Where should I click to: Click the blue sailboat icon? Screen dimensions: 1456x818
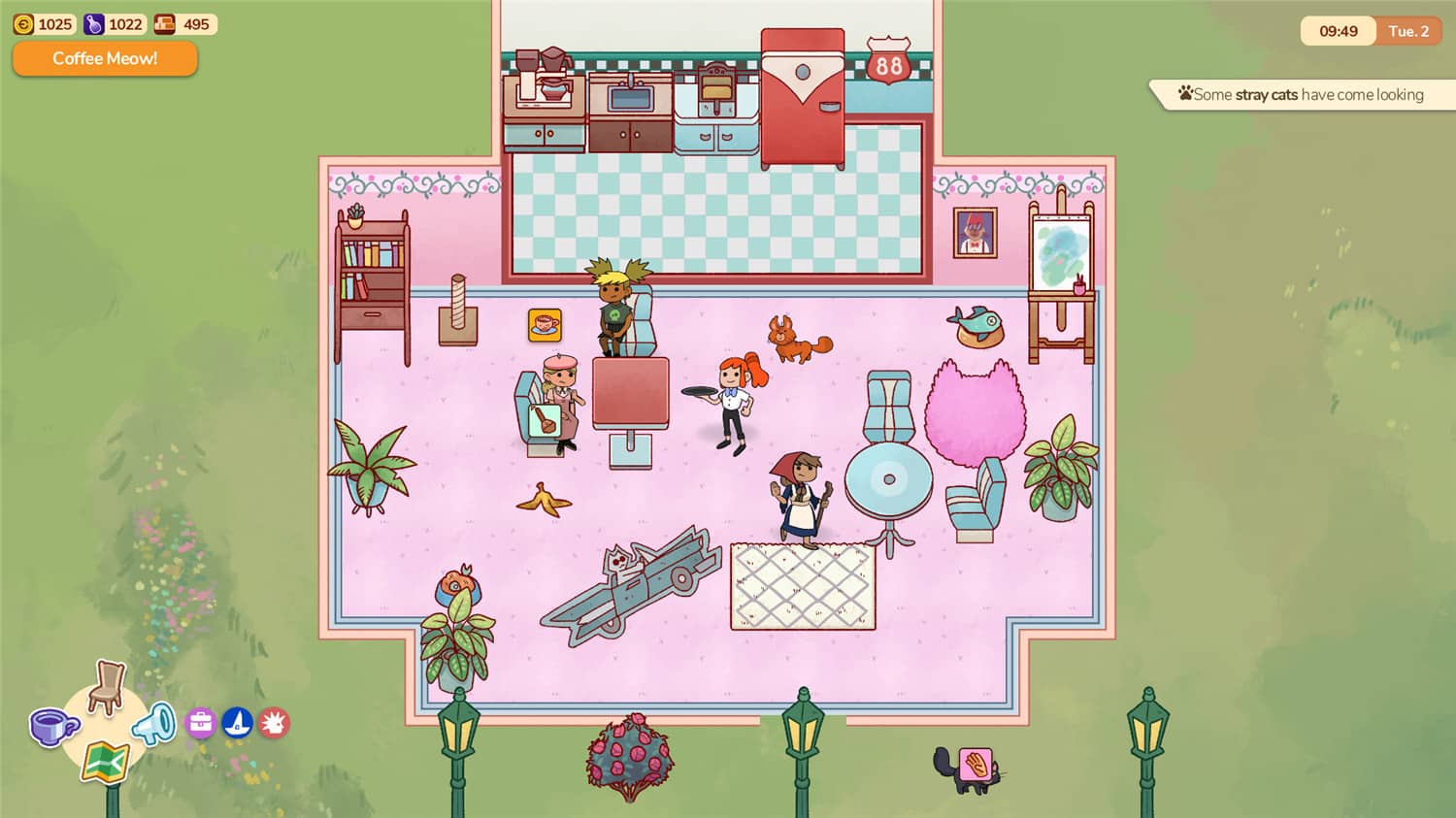pyautogui.click(x=237, y=723)
